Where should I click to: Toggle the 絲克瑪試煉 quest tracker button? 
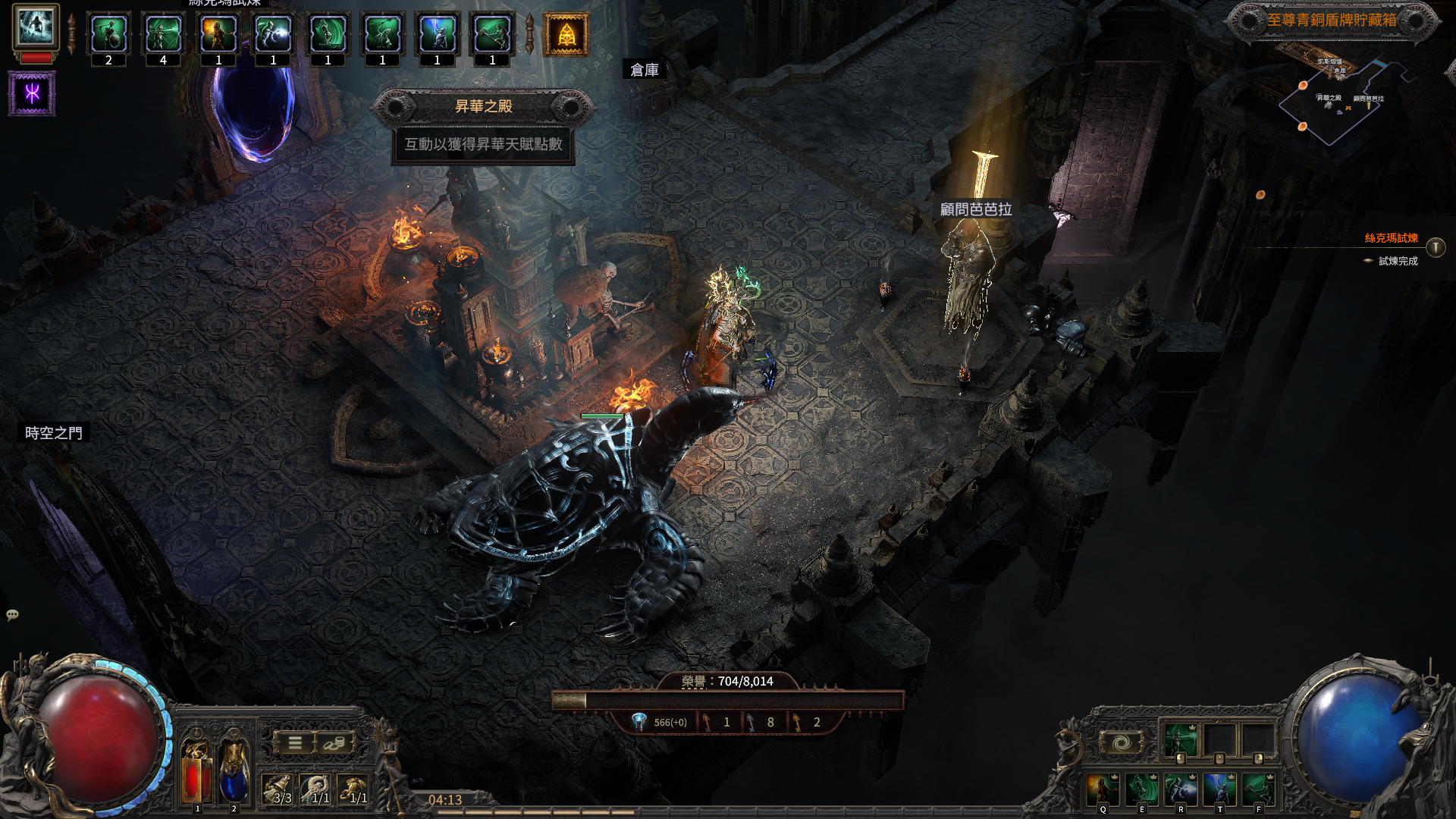1436,247
